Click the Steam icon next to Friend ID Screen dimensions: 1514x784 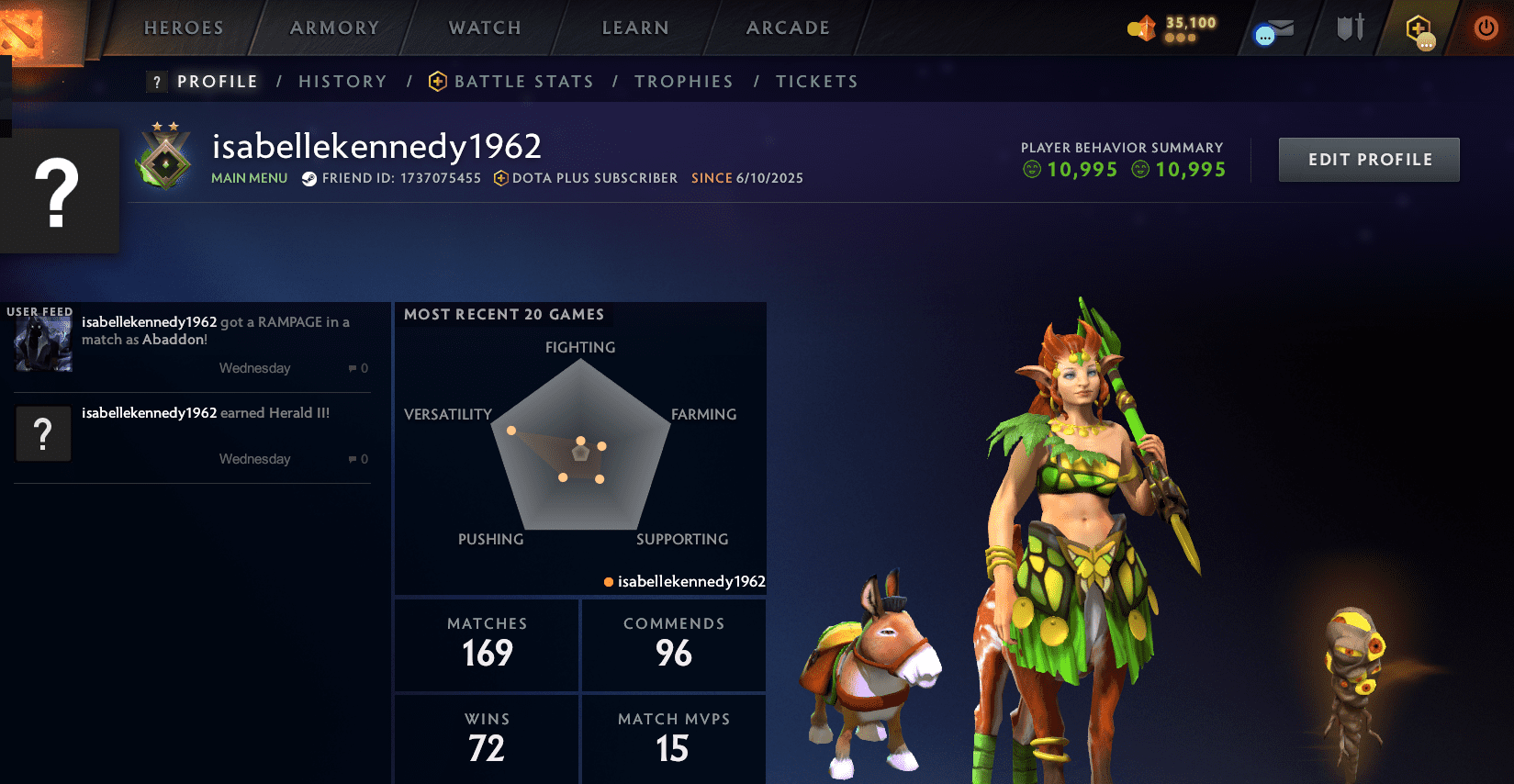[309, 178]
